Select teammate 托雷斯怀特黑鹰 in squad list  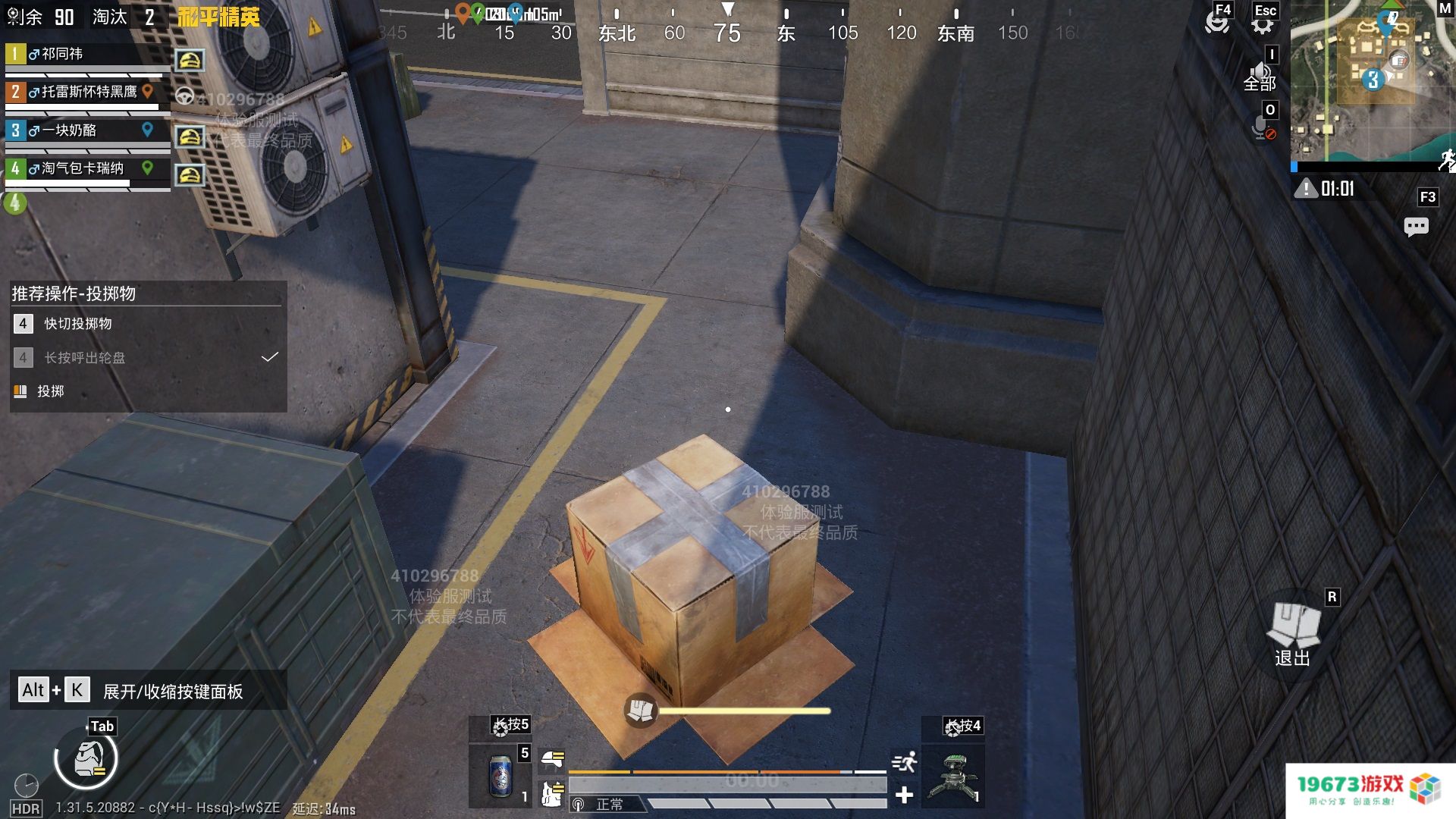click(89, 92)
